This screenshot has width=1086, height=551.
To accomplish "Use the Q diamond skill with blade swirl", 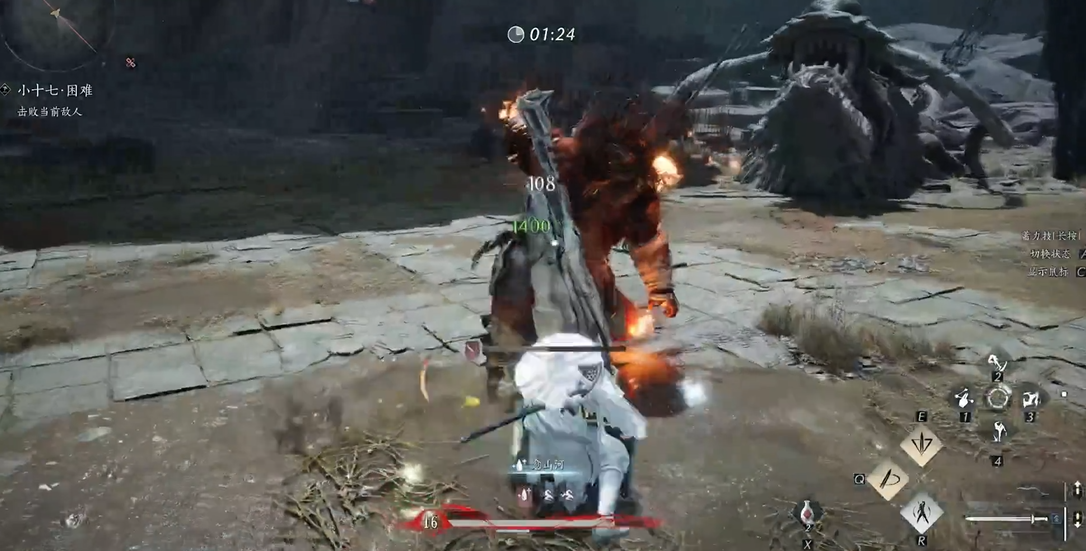I will coord(887,479).
